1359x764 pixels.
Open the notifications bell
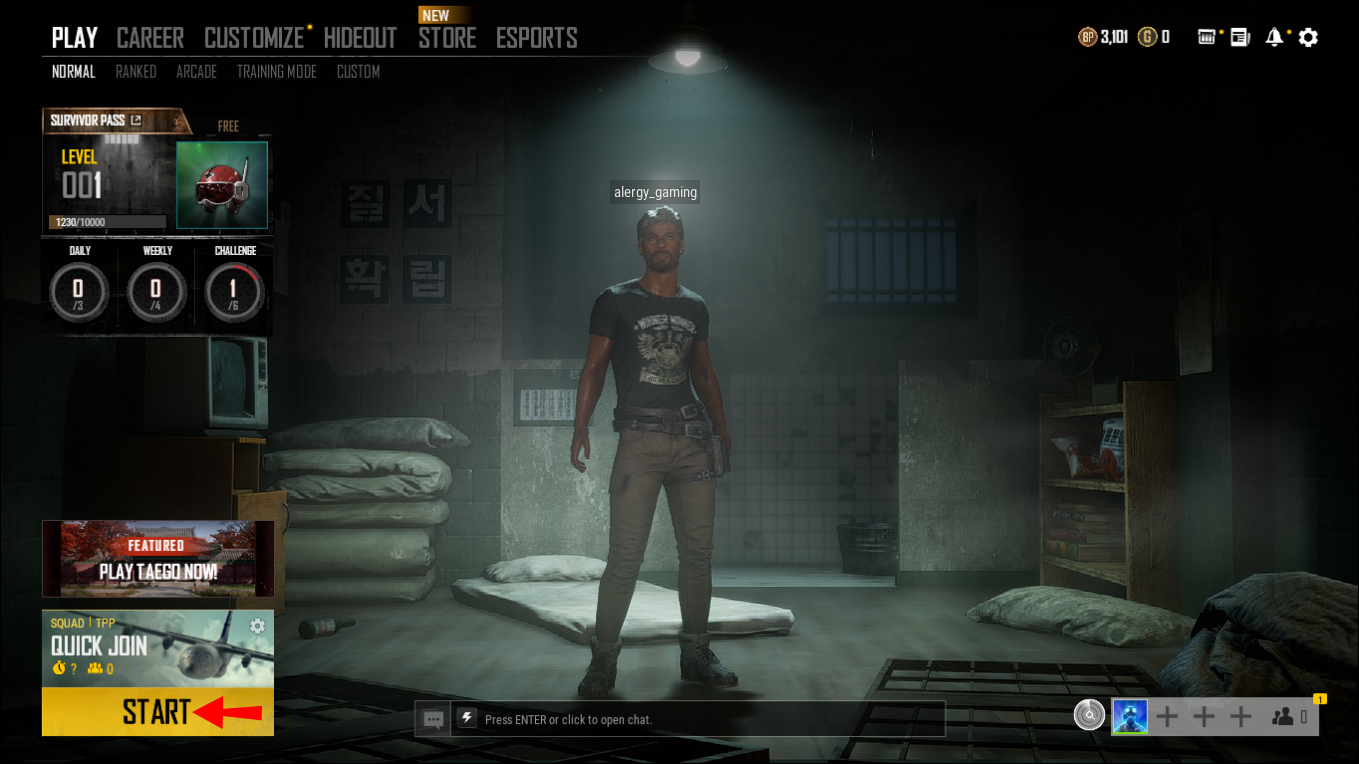click(1274, 37)
